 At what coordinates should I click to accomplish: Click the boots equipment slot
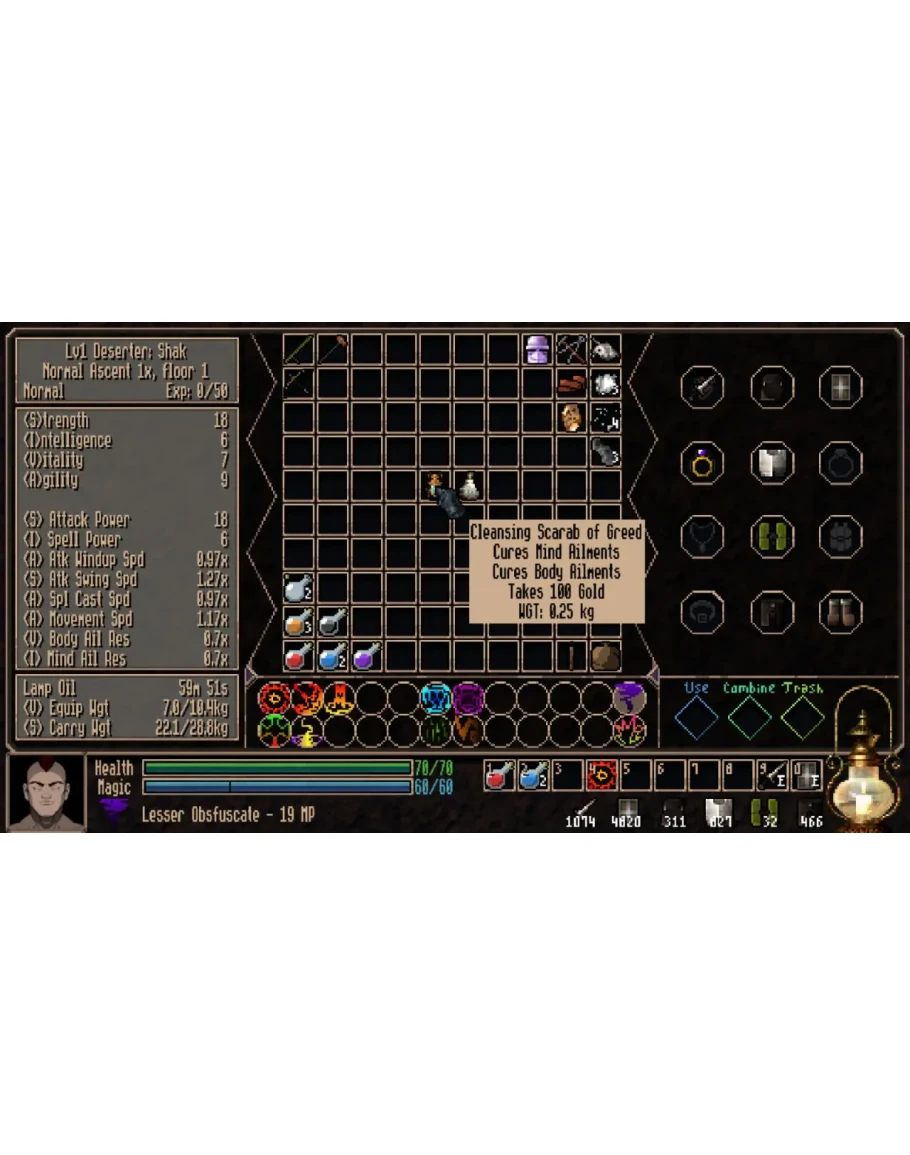point(840,610)
